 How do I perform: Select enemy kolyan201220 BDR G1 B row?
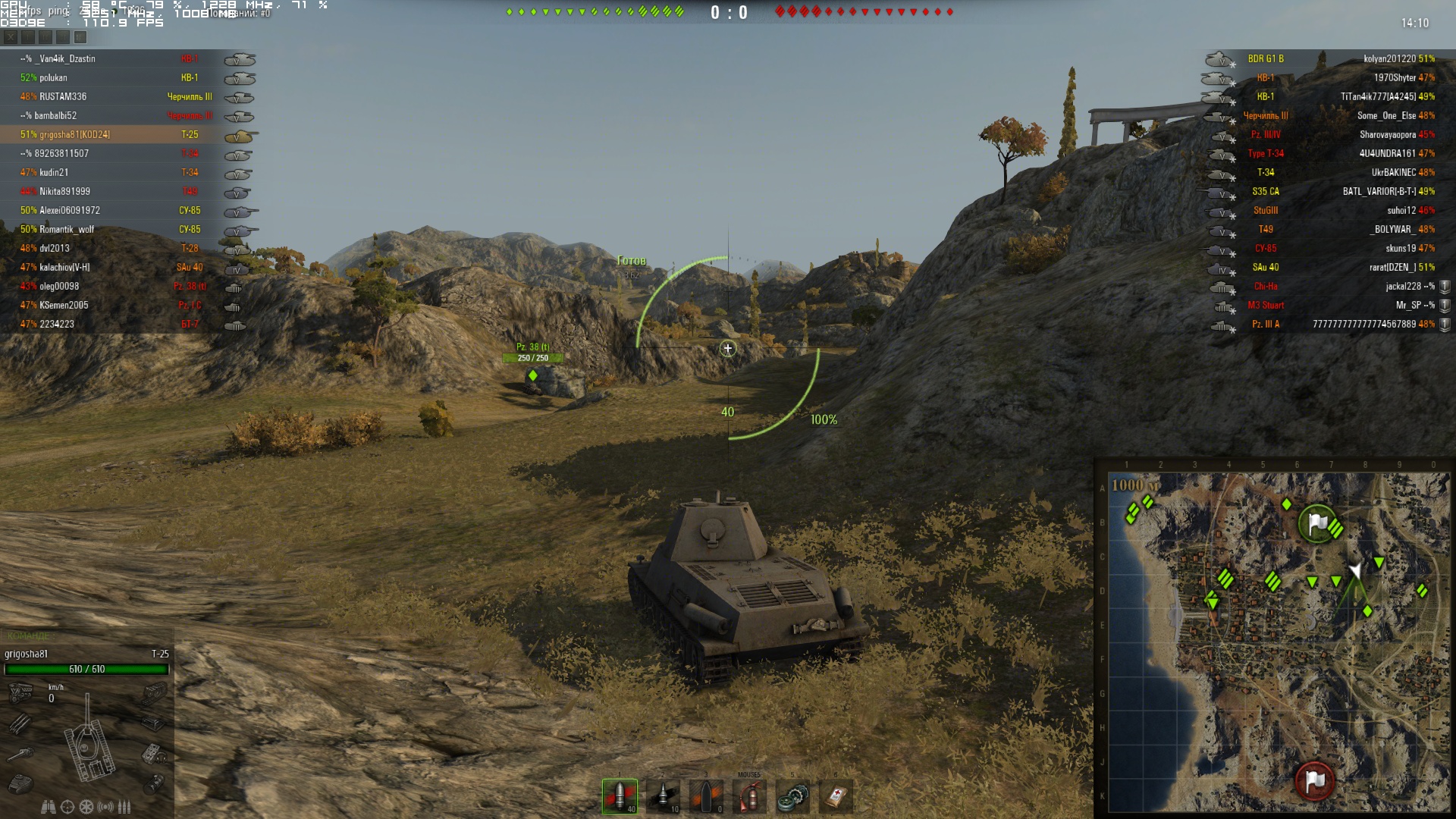[x=1335, y=58]
